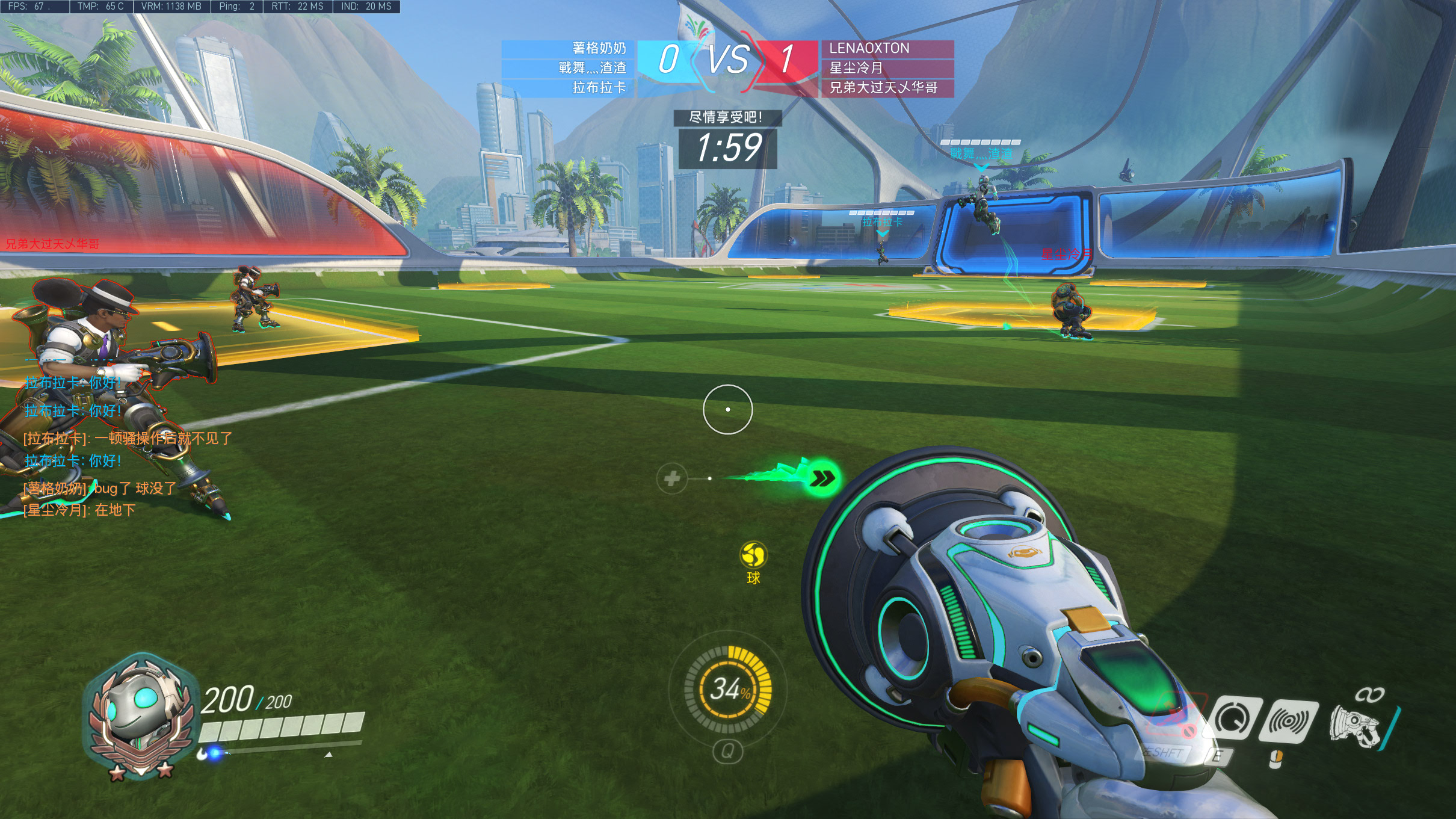Screen dimensions: 1456x819
Task: Activate the 34% ultimate charge meter
Action: pyautogui.click(x=728, y=689)
